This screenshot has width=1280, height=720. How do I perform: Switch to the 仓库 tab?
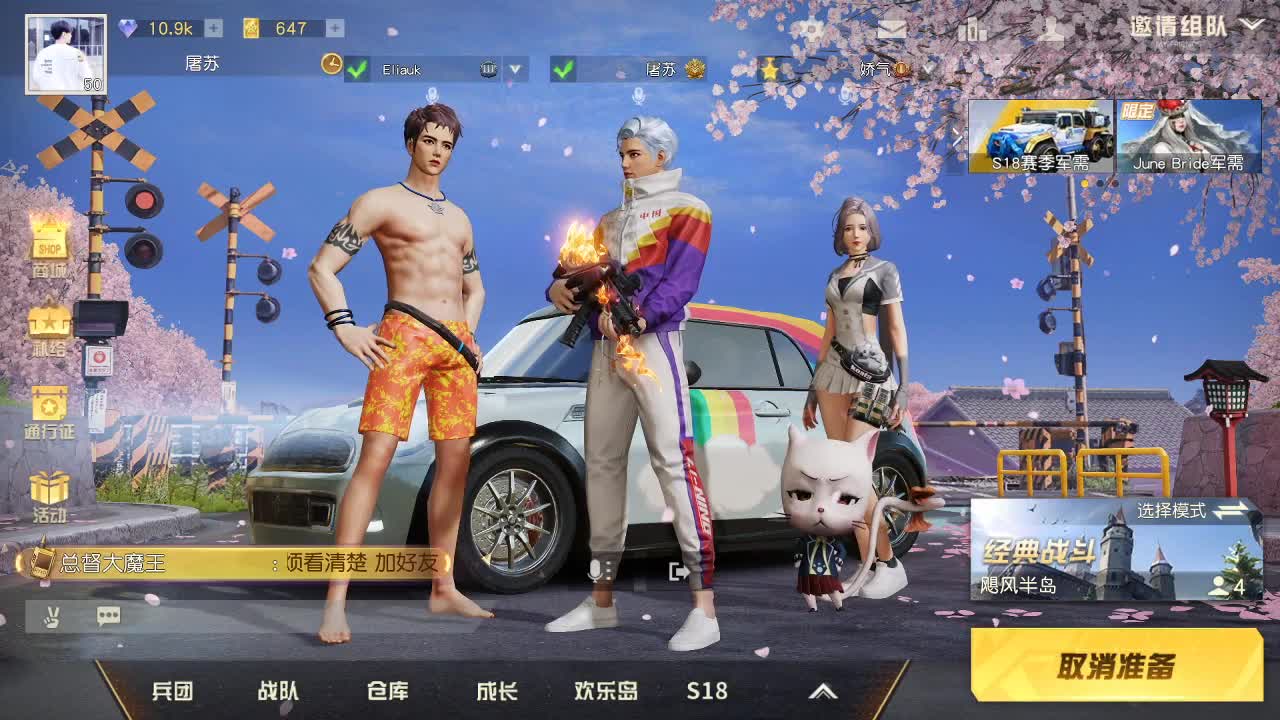(385, 690)
